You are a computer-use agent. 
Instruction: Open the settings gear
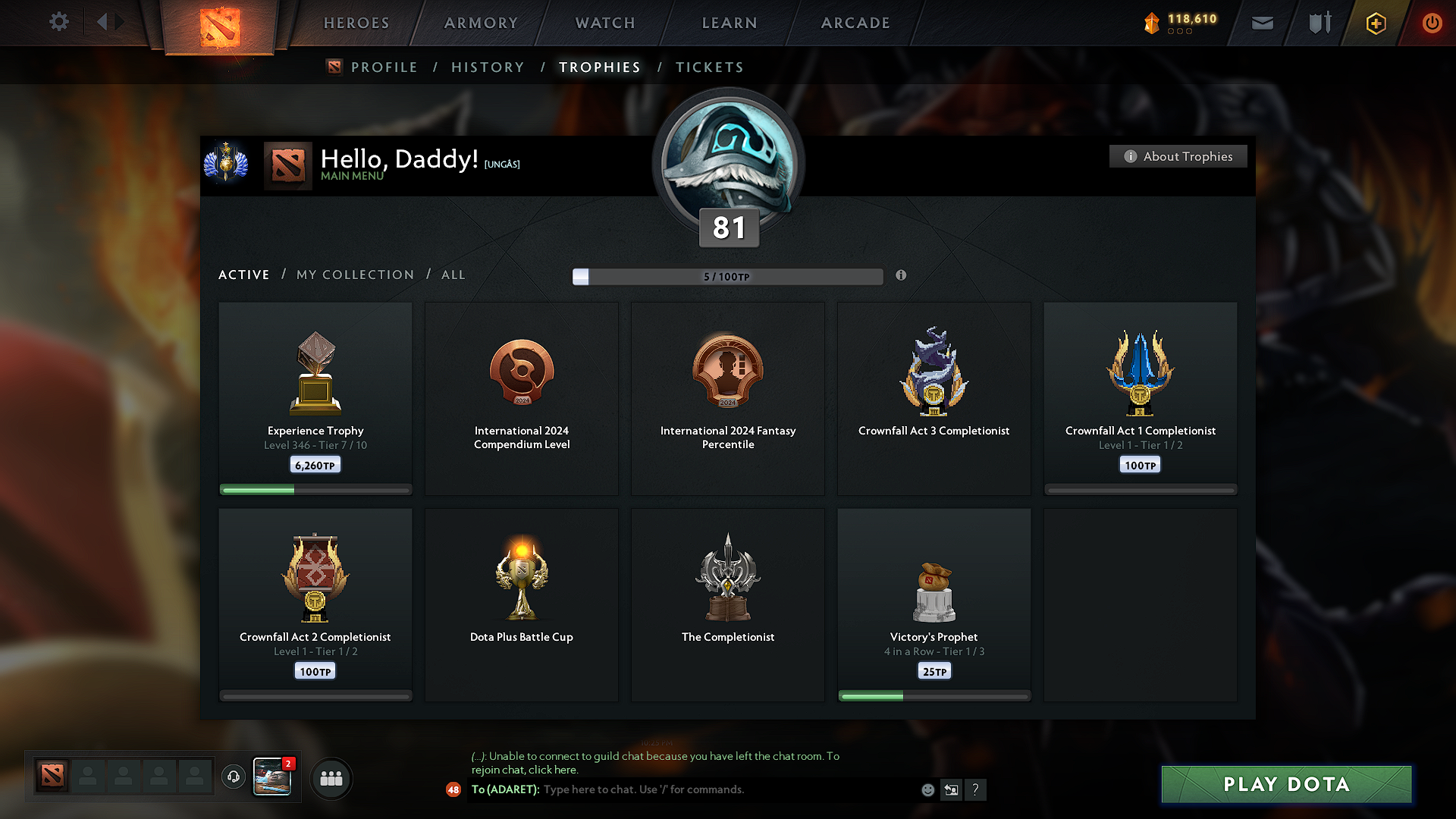coord(58,22)
